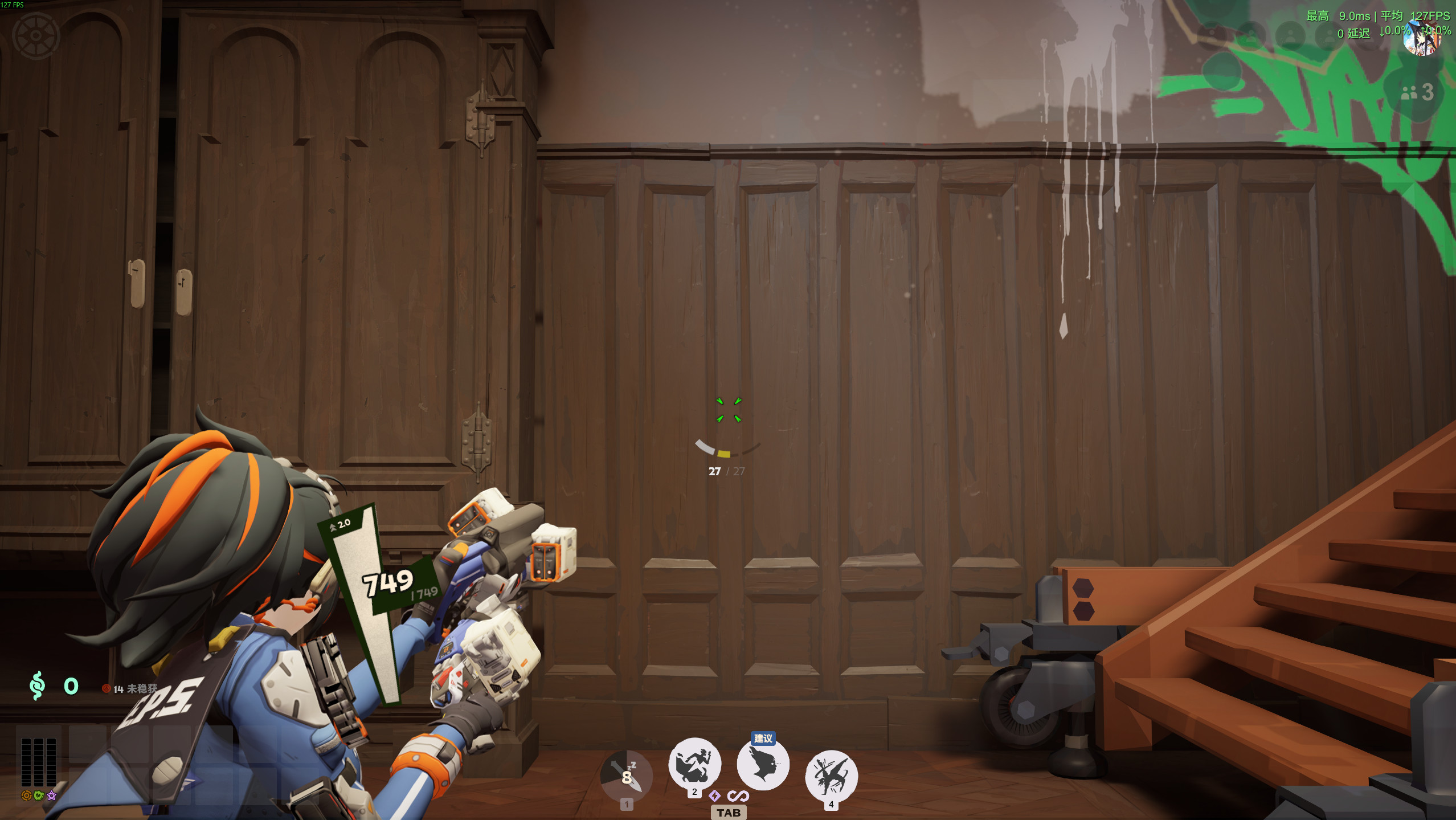
Task: Click the 127FPS performance readout
Action: pos(1432,17)
